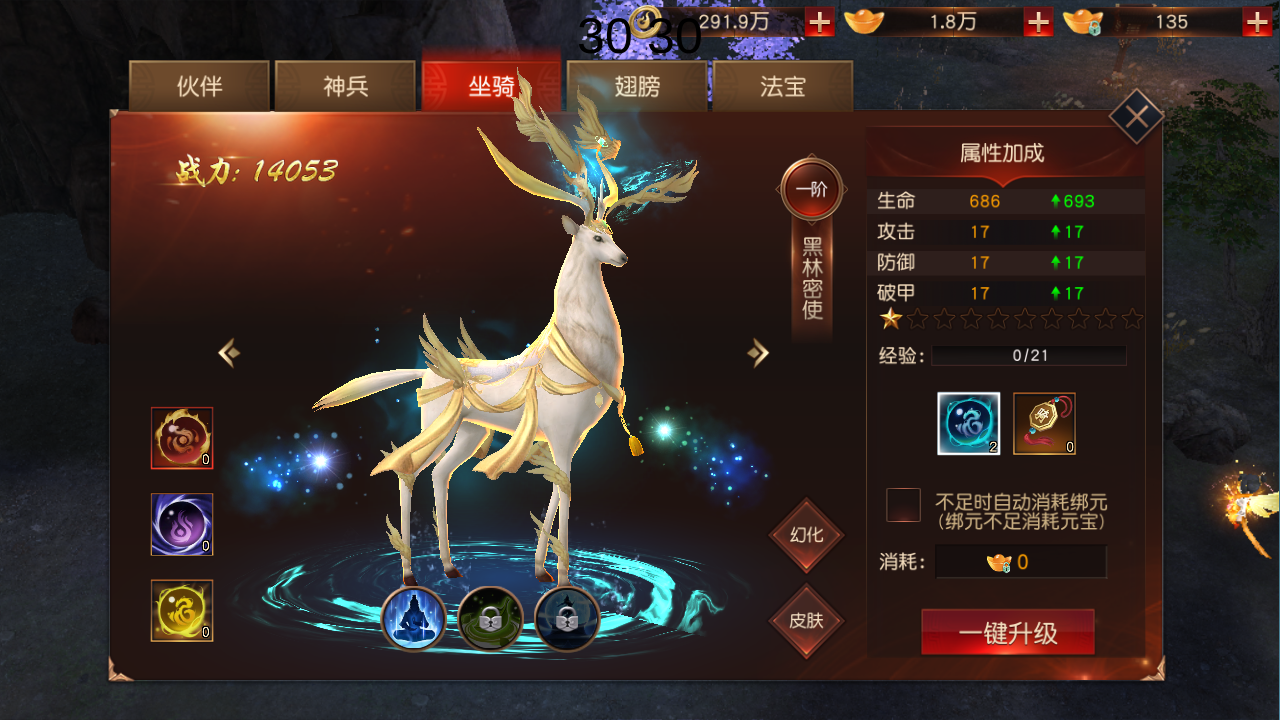
Task: Toggle the auto-consume 绑元 checkbox
Action: click(x=903, y=505)
